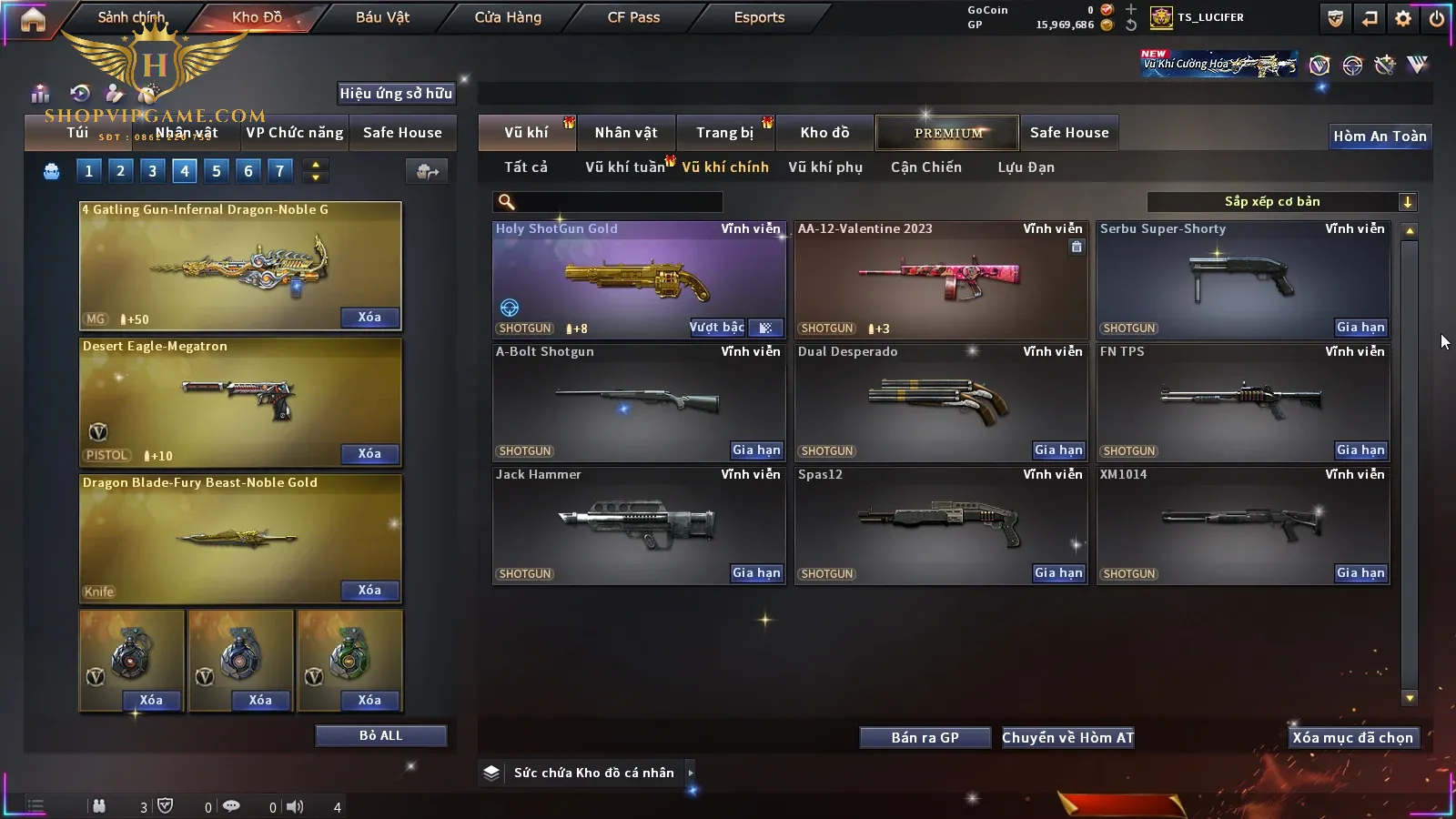Viewport: 1456px width, 819px height.
Task: Choose the AA-12-Valentine 2023 shotgun
Action: pos(940,279)
